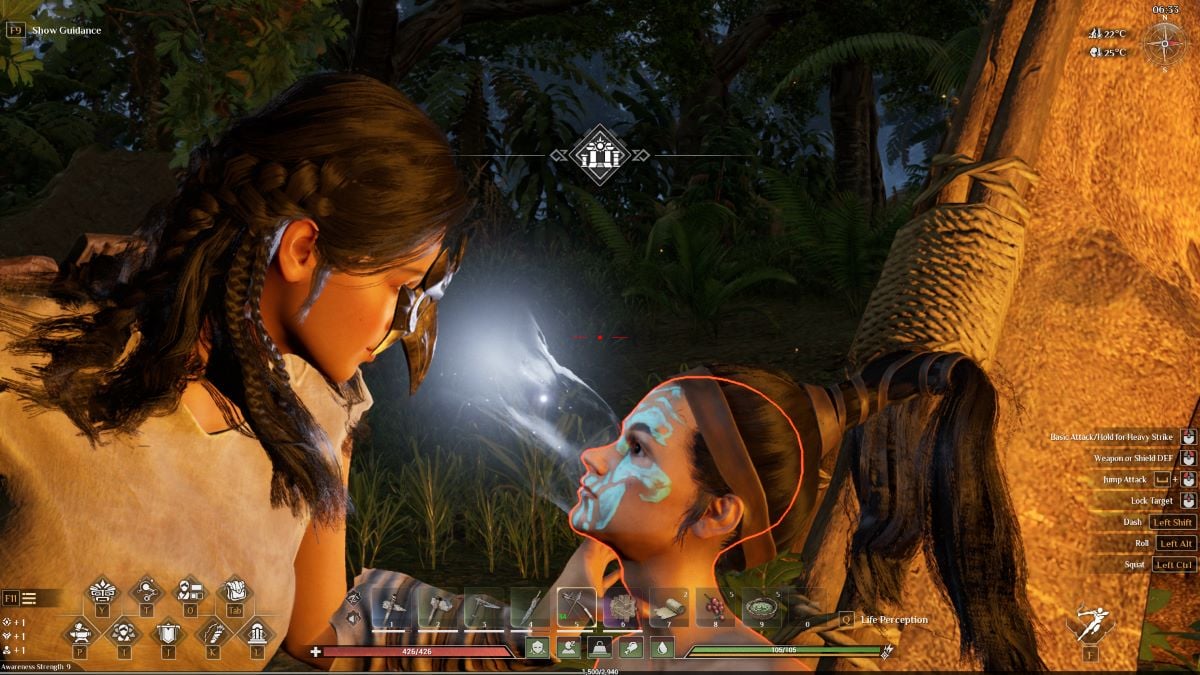Image resolution: width=1200 pixels, height=675 pixels.
Task: Open the pillared building menu icon
Action: (256, 632)
